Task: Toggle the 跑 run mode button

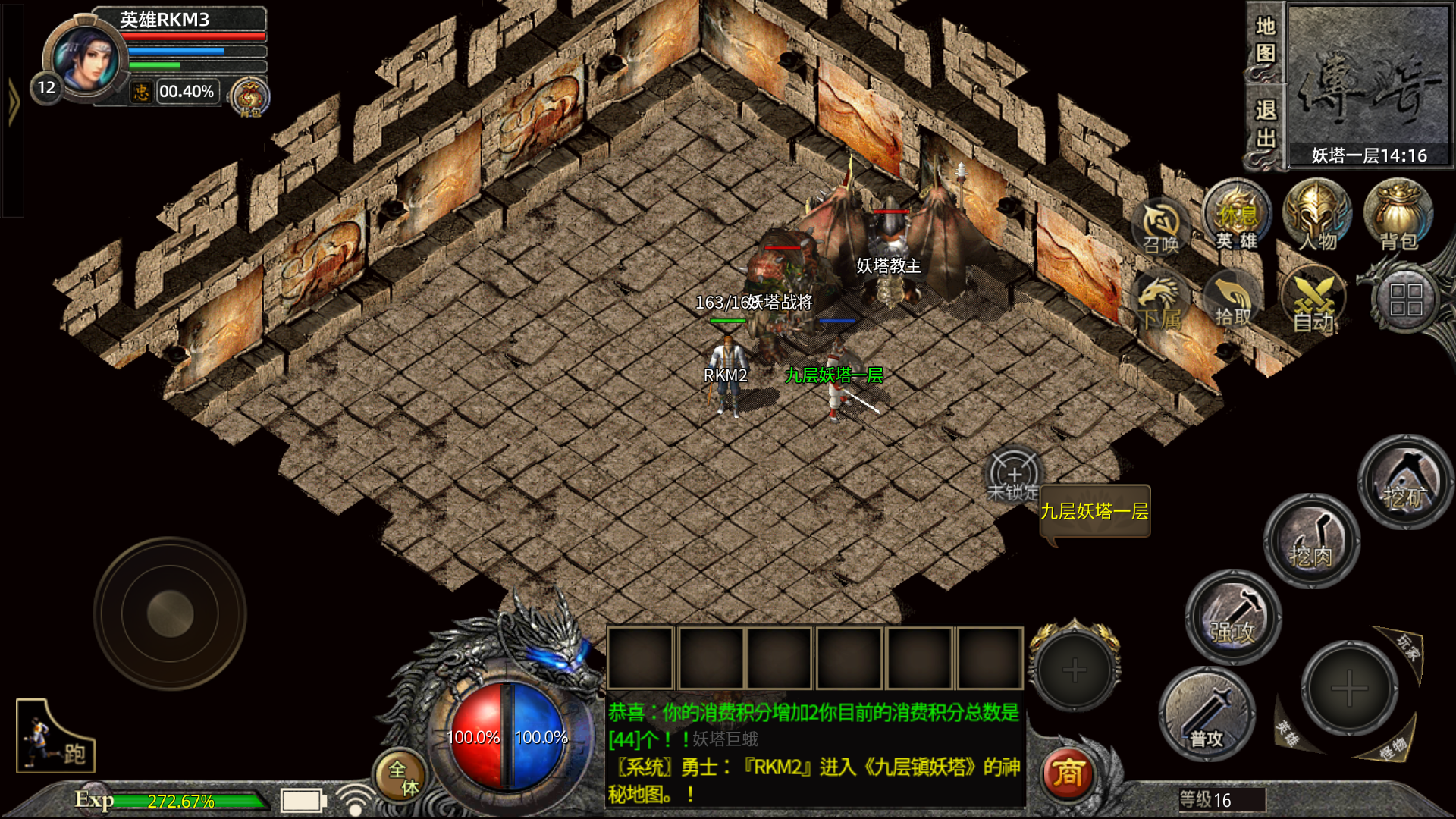Action: pyautogui.click(x=55, y=736)
